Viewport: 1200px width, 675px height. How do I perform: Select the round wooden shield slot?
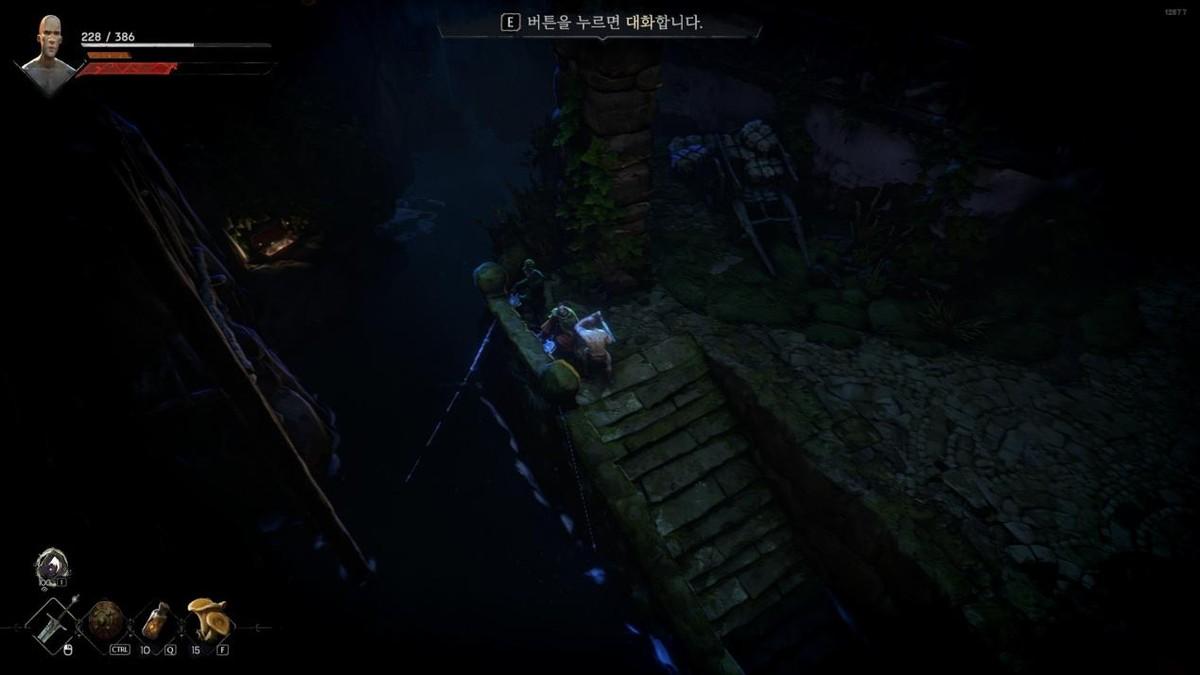[x=104, y=621]
